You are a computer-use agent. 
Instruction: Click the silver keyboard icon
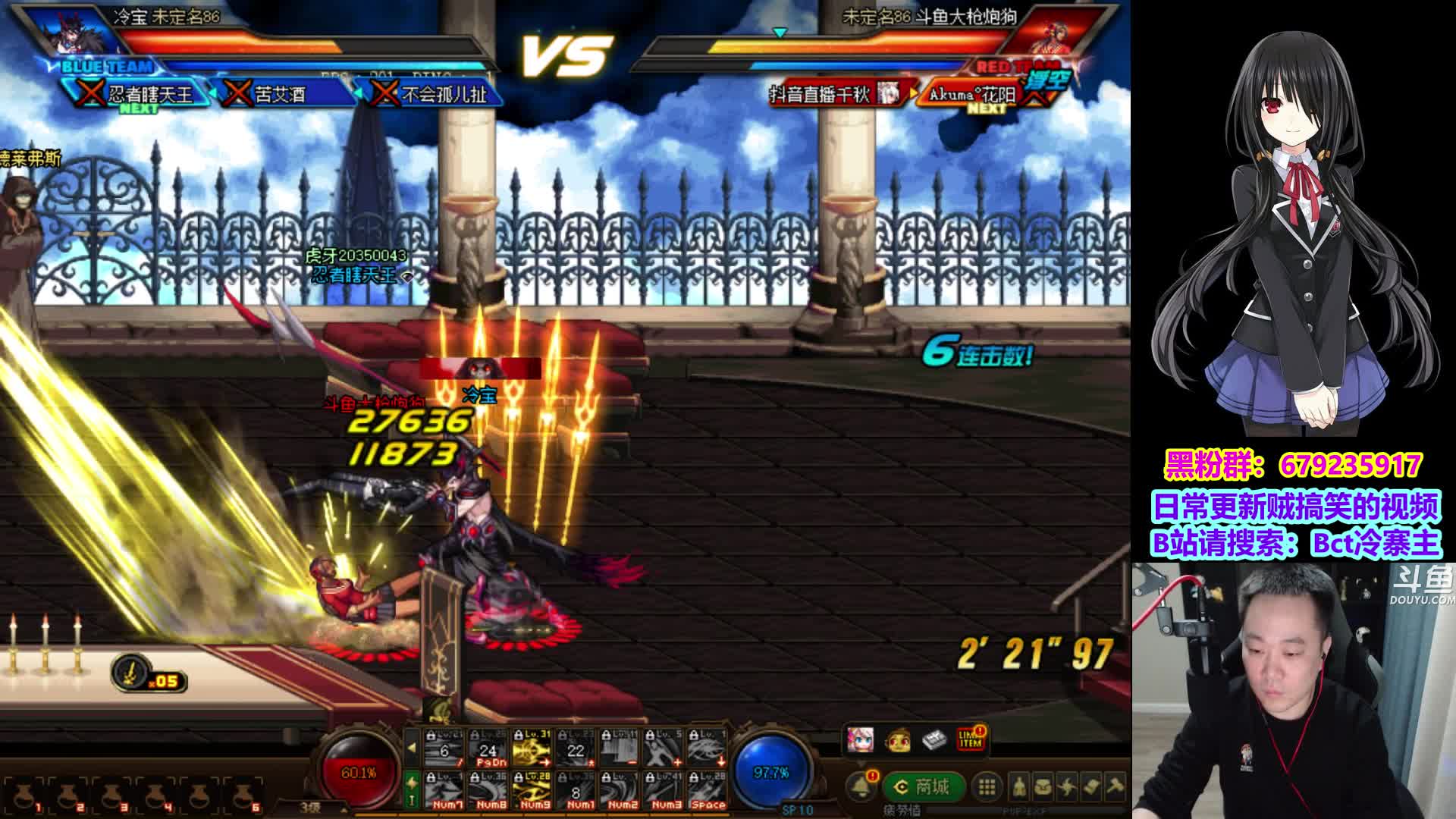(x=934, y=739)
